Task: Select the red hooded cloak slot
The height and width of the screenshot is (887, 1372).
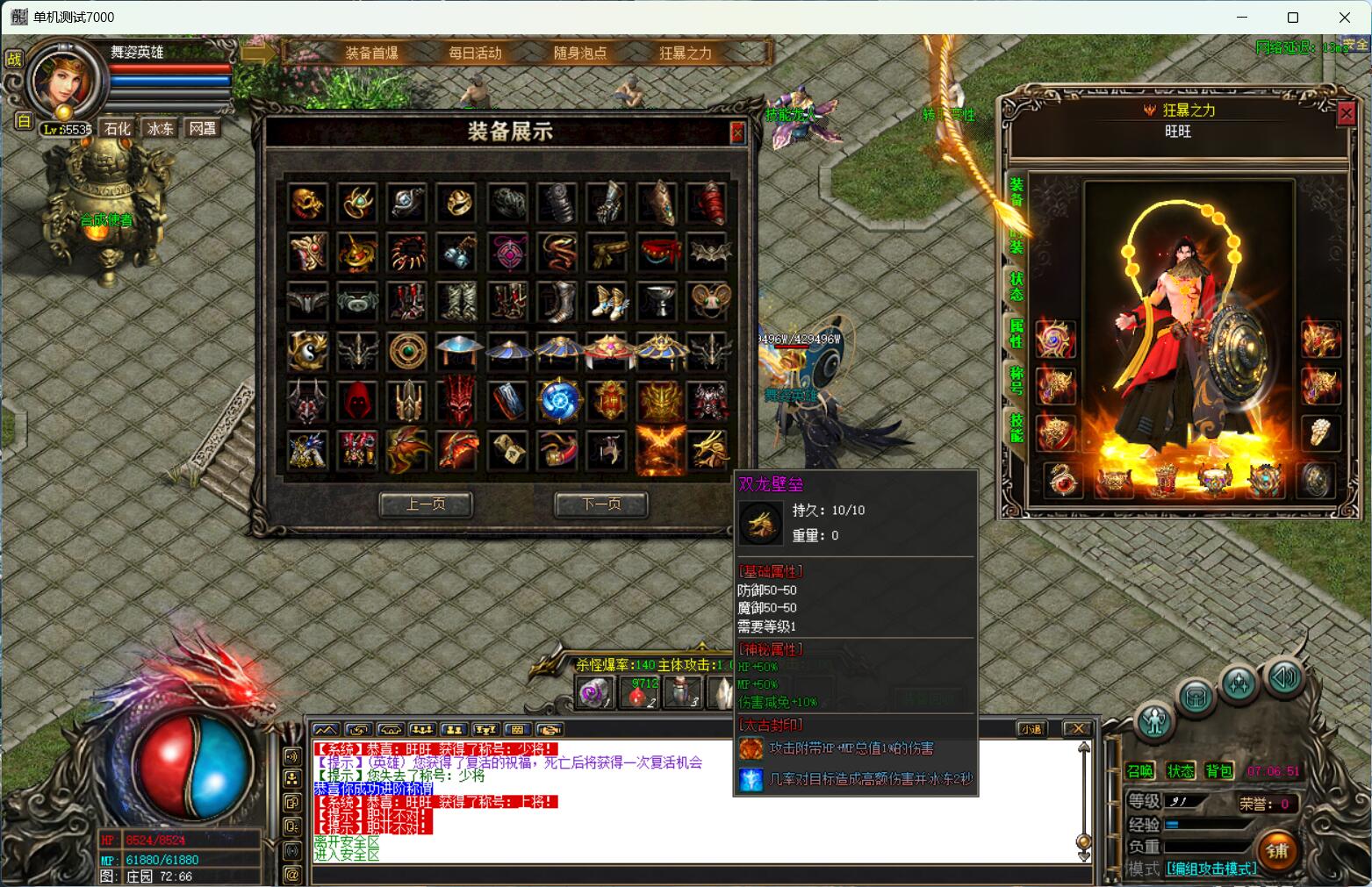Action: tap(358, 400)
